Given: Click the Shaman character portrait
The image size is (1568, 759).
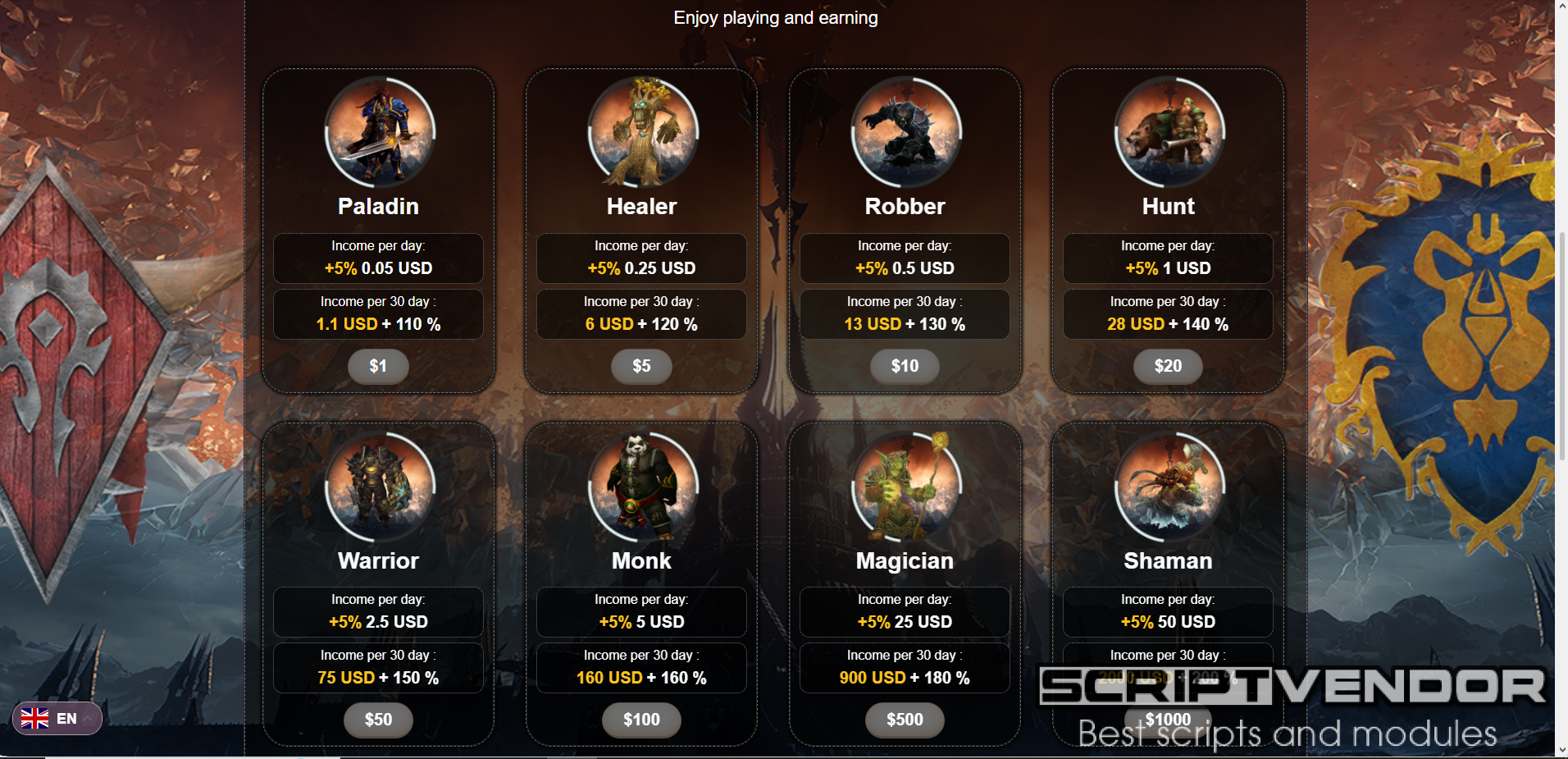Looking at the screenshot, I should [x=1169, y=486].
